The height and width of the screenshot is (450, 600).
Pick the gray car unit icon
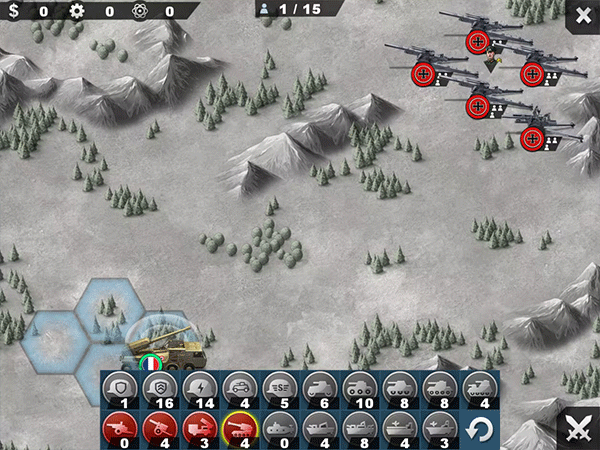tap(239, 387)
